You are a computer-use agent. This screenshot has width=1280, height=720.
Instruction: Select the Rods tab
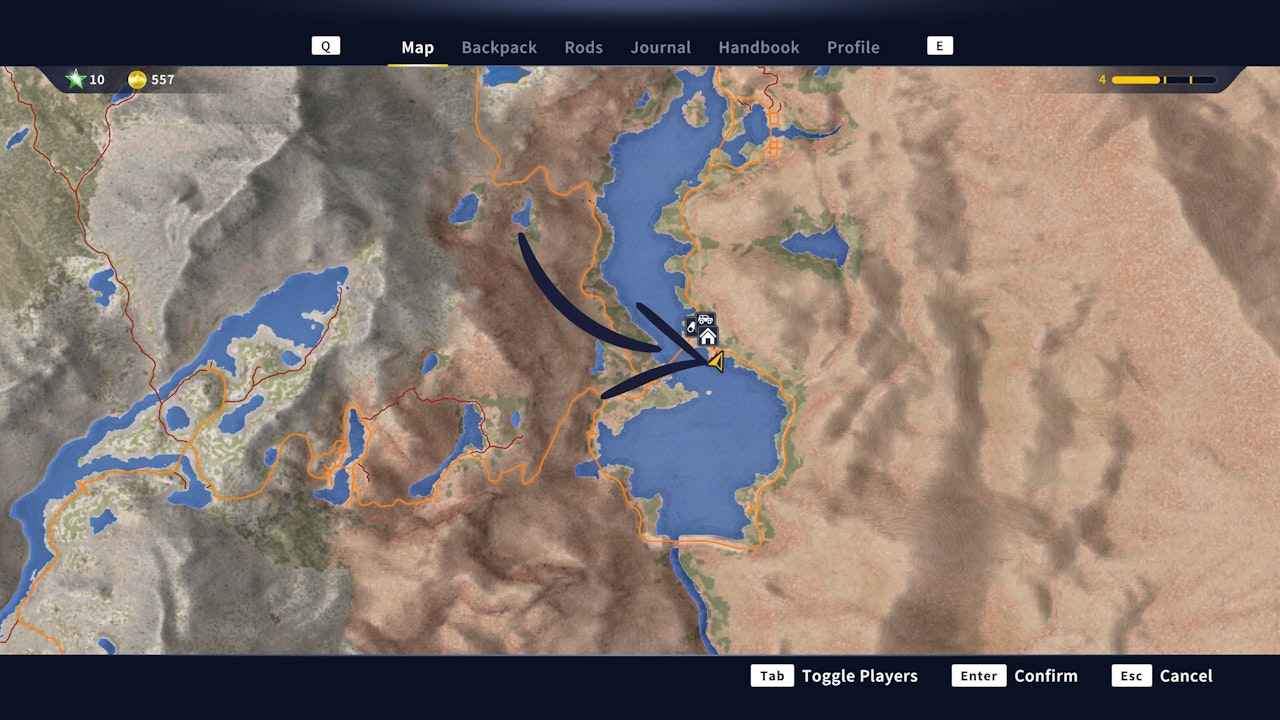583,47
